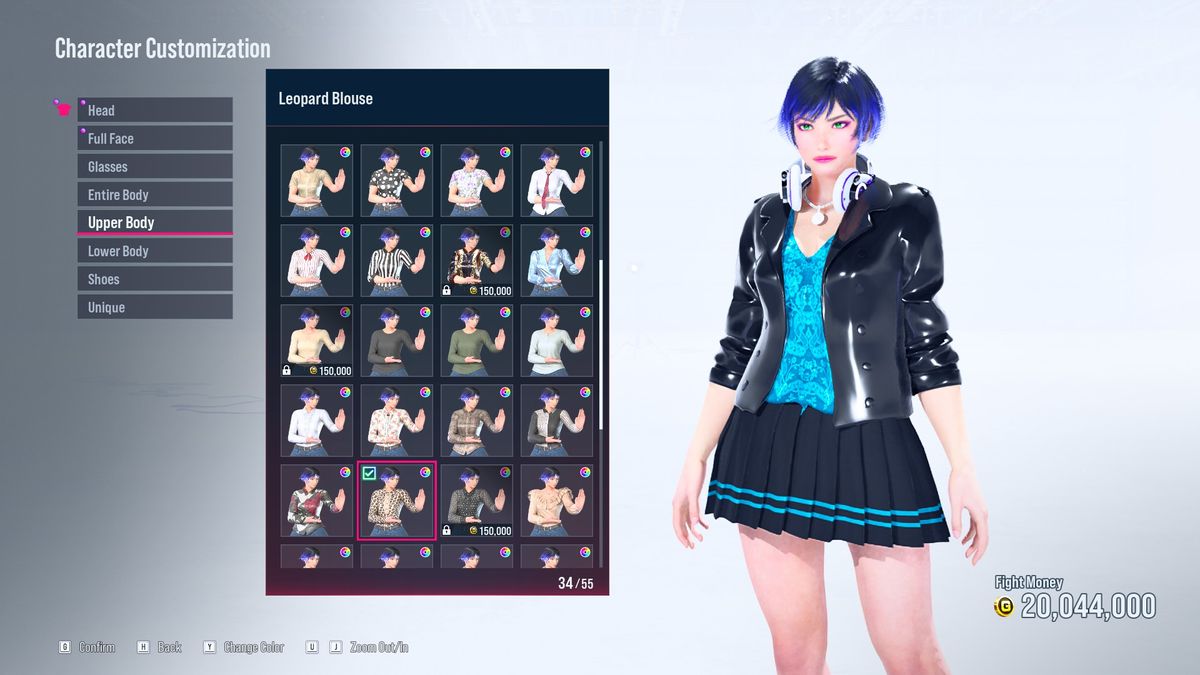Choose the beige ruffled blouse
1200x675 pixels.
click(557, 500)
